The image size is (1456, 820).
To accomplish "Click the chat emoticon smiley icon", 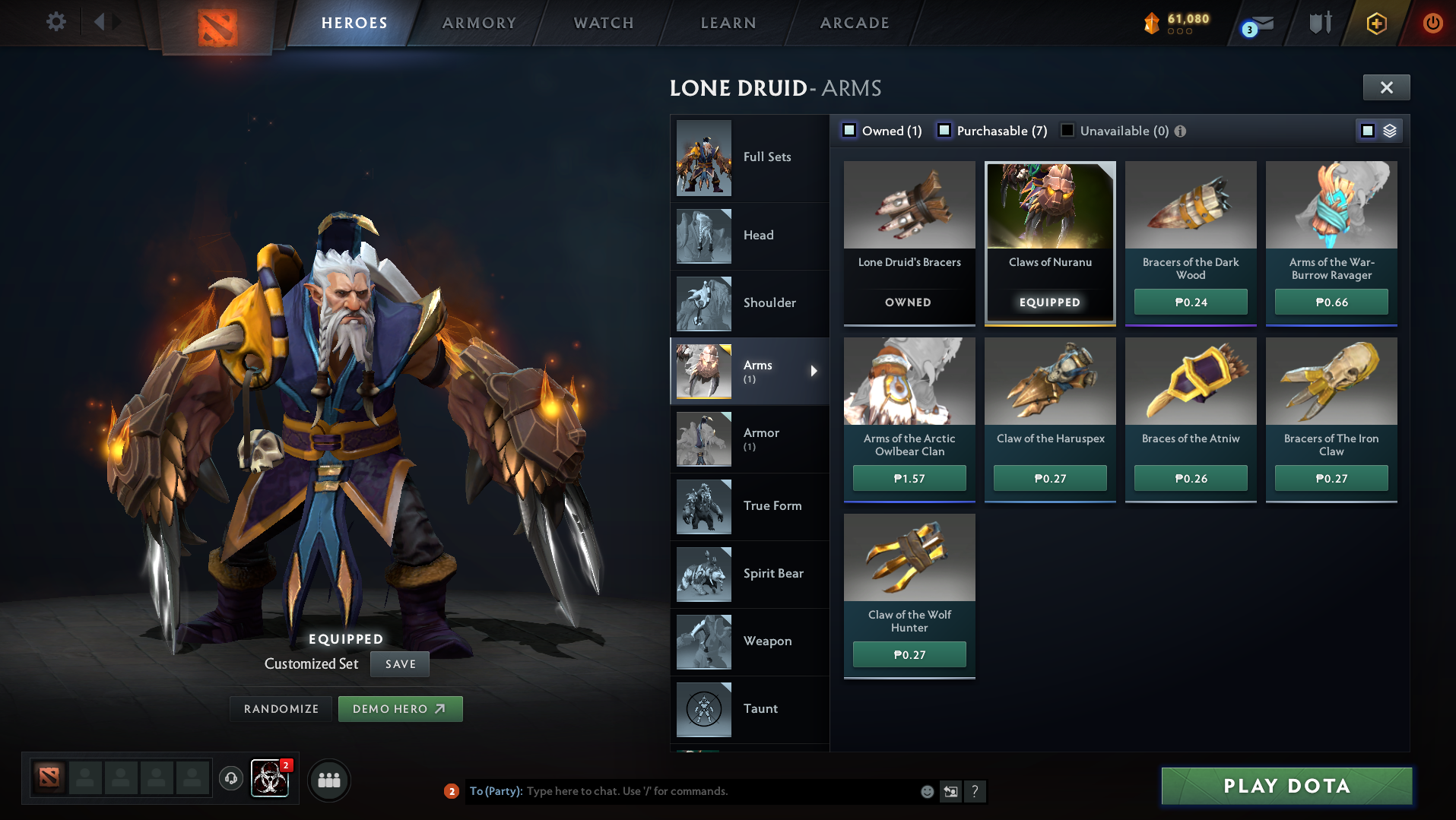I will tap(927, 791).
